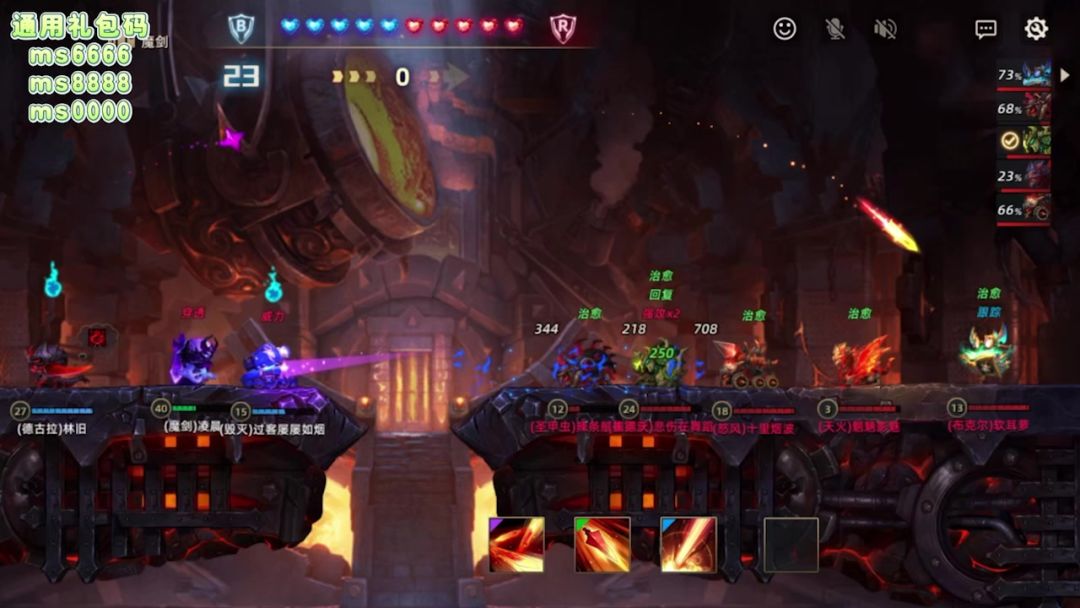This screenshot has width=1080, height=608.
Task: Select the green unit portrait with checkmark
Action: pos(1036,141)
